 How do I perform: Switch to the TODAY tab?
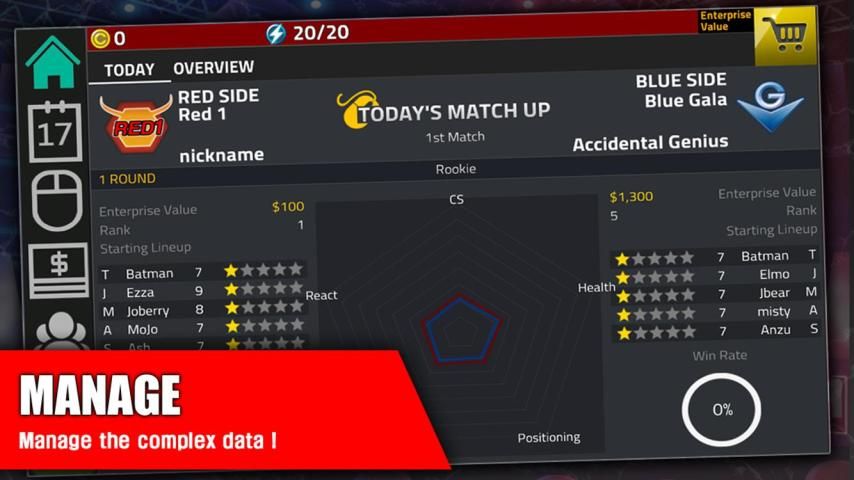pos(129,70)
